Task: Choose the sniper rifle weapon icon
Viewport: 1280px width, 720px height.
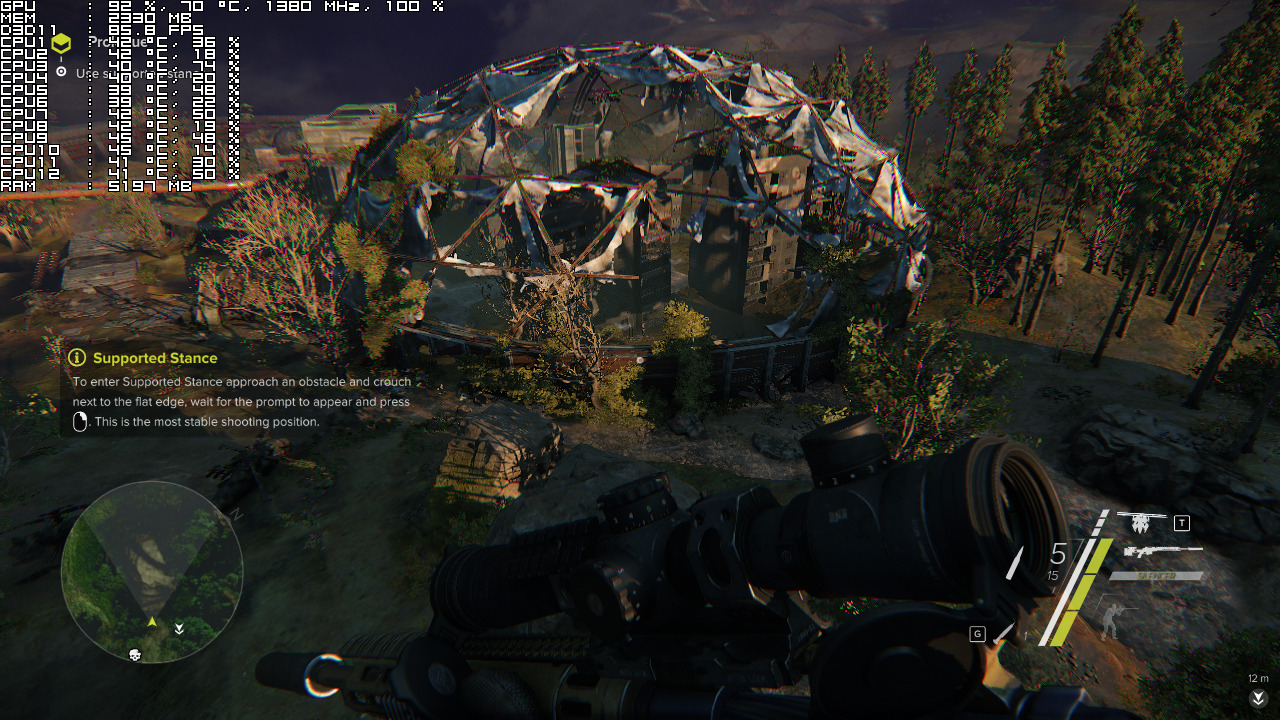Action: (1163, 551)
